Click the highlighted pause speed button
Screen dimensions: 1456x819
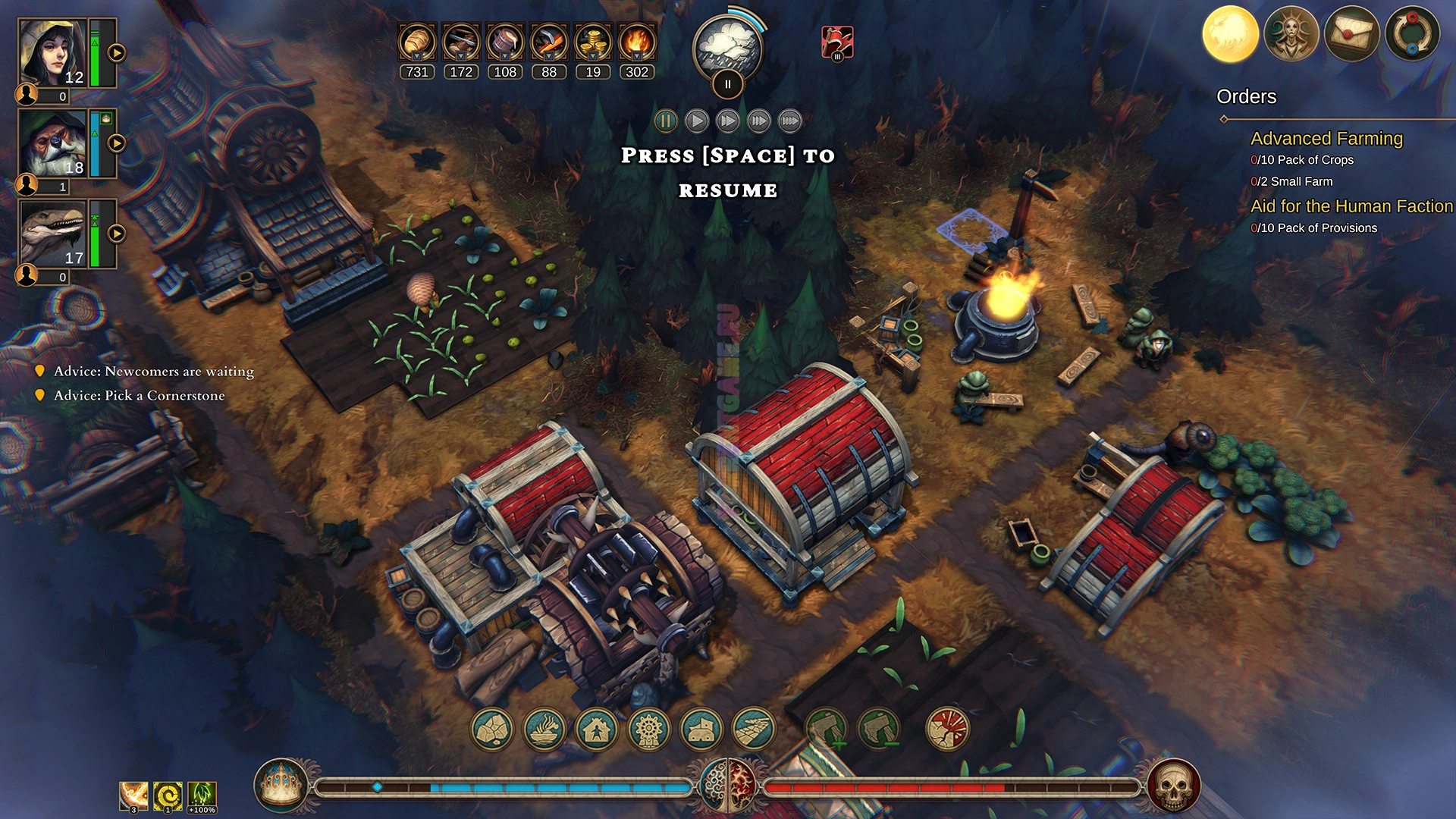pyautogui.click(x=666, y=121)
